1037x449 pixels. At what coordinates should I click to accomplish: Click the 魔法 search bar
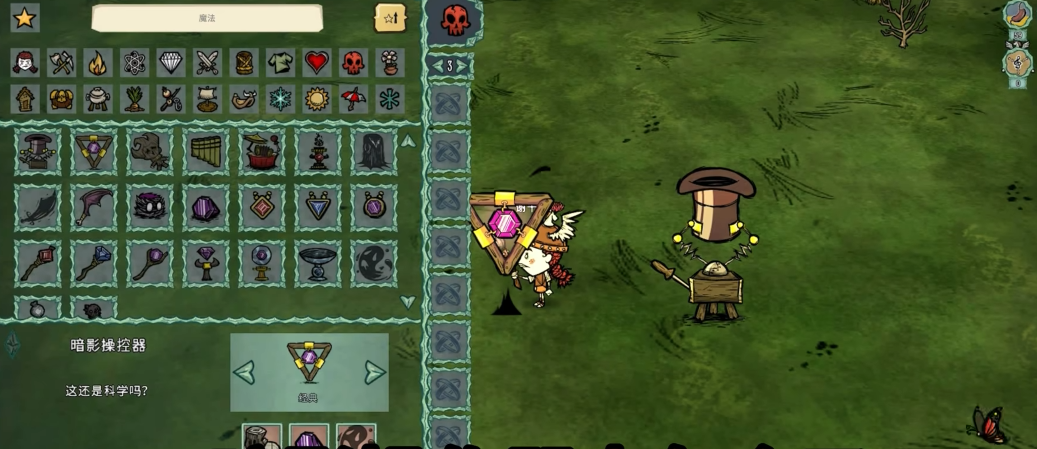pos(207,18)
